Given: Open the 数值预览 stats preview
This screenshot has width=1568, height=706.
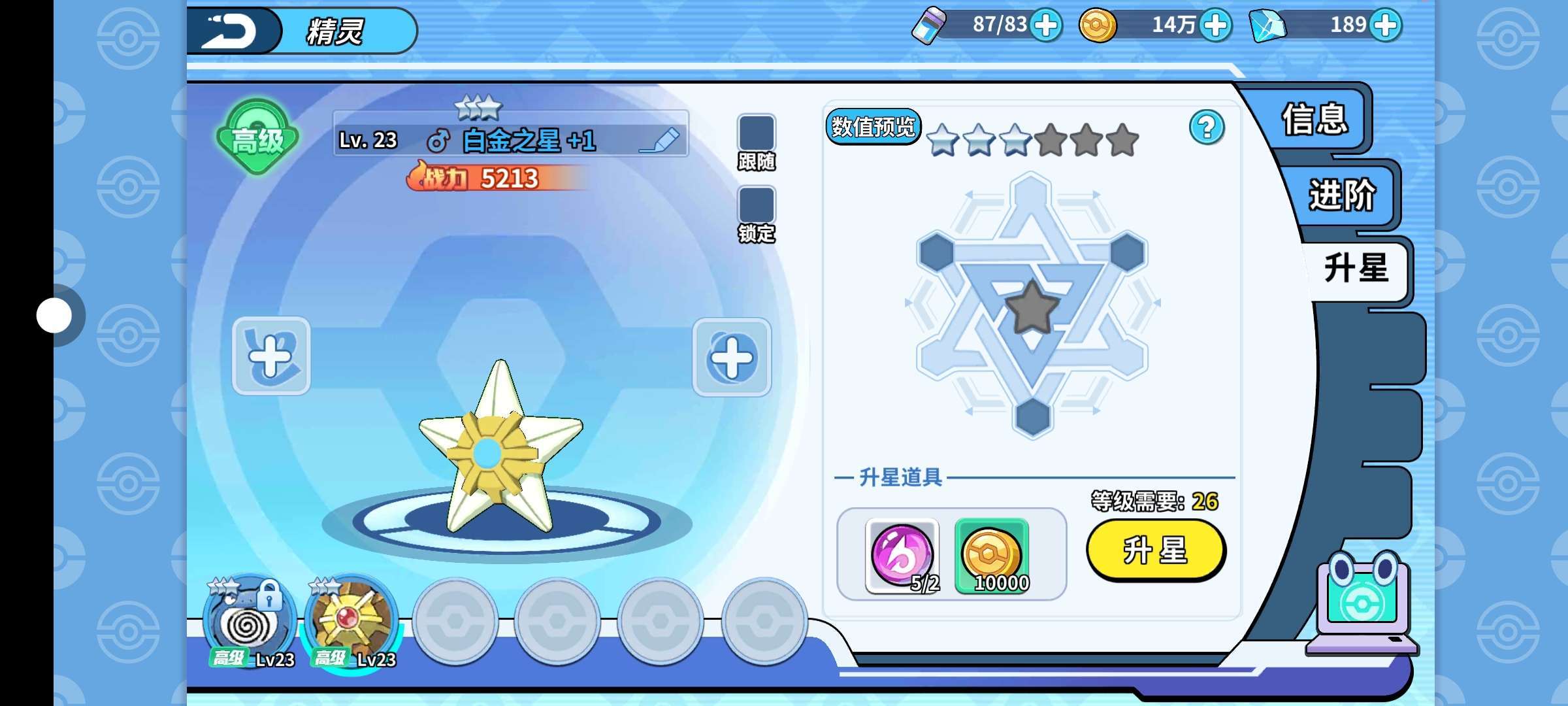Looking at the screenshot, I should 873,126.
